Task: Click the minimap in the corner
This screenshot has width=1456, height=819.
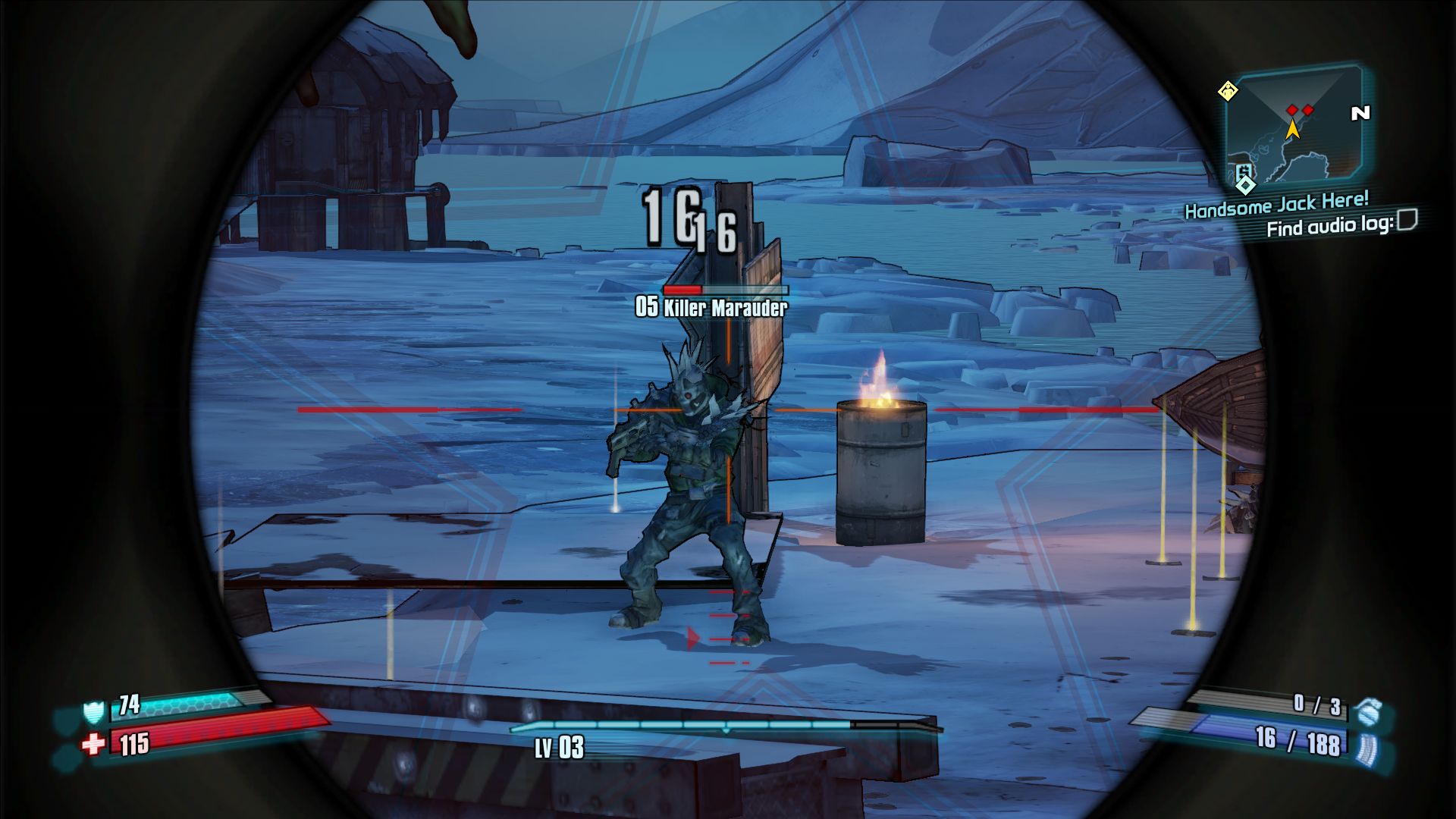Action: [x=1296, y=125]
